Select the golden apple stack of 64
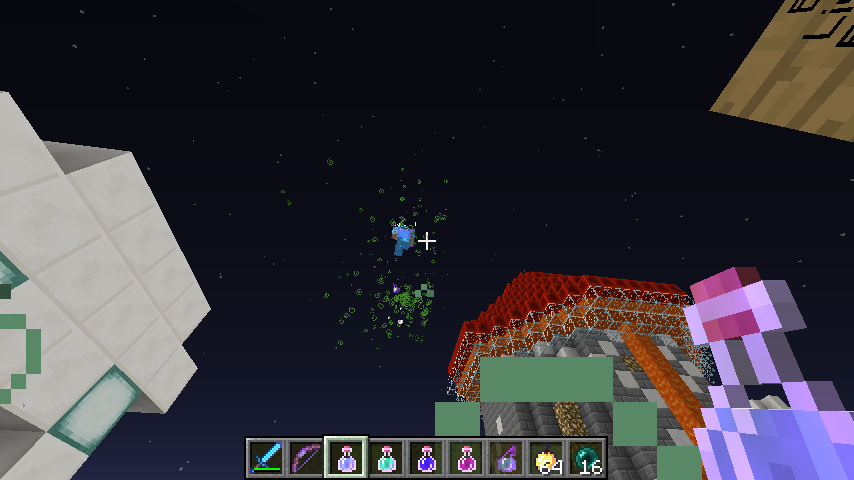This screenshot has height=480, width=854. pos(546,458)
